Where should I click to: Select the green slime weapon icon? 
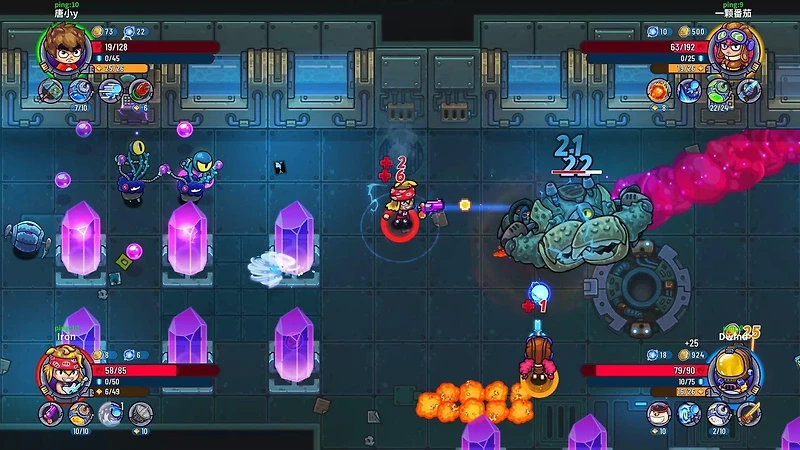719,91
